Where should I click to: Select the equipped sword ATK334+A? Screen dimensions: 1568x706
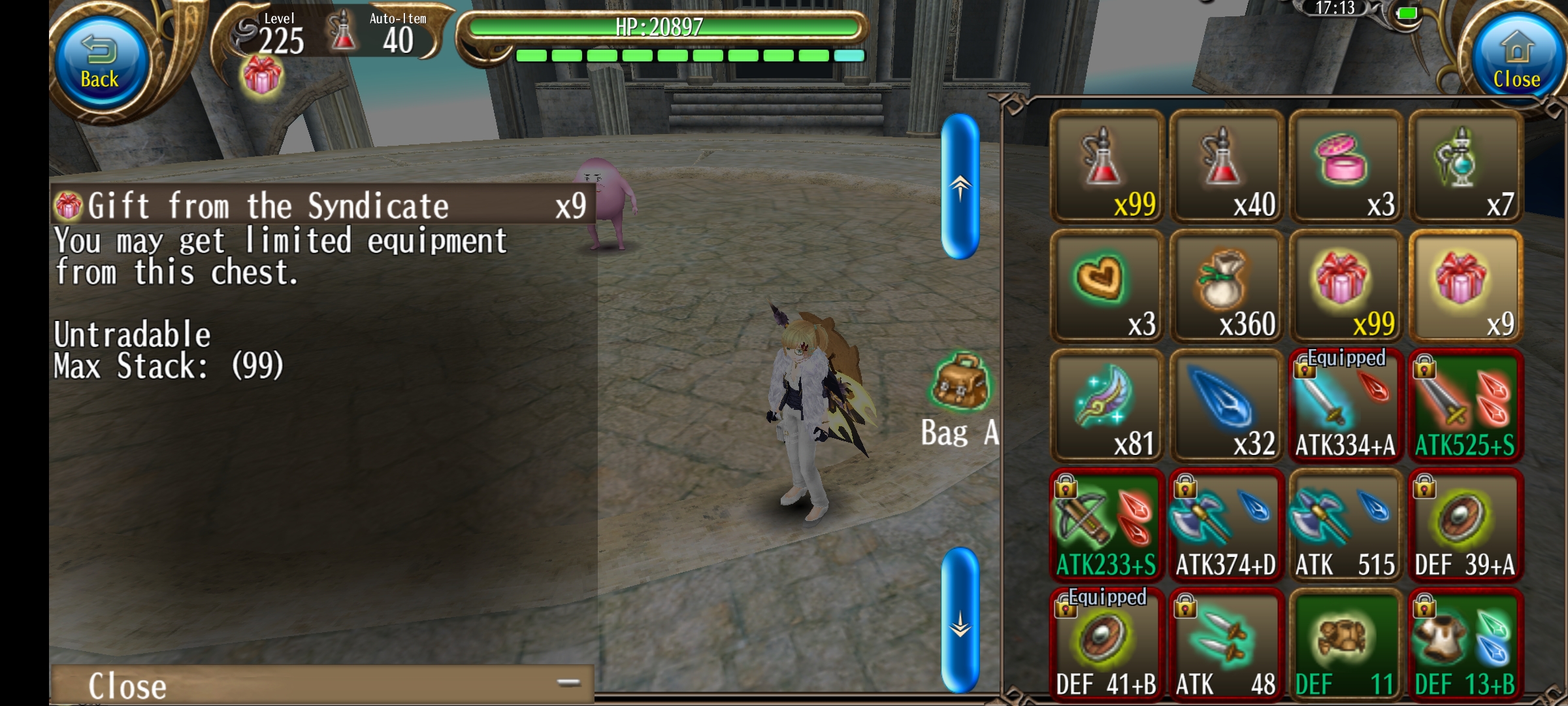pyautogui.click(x=1346, y=406)
